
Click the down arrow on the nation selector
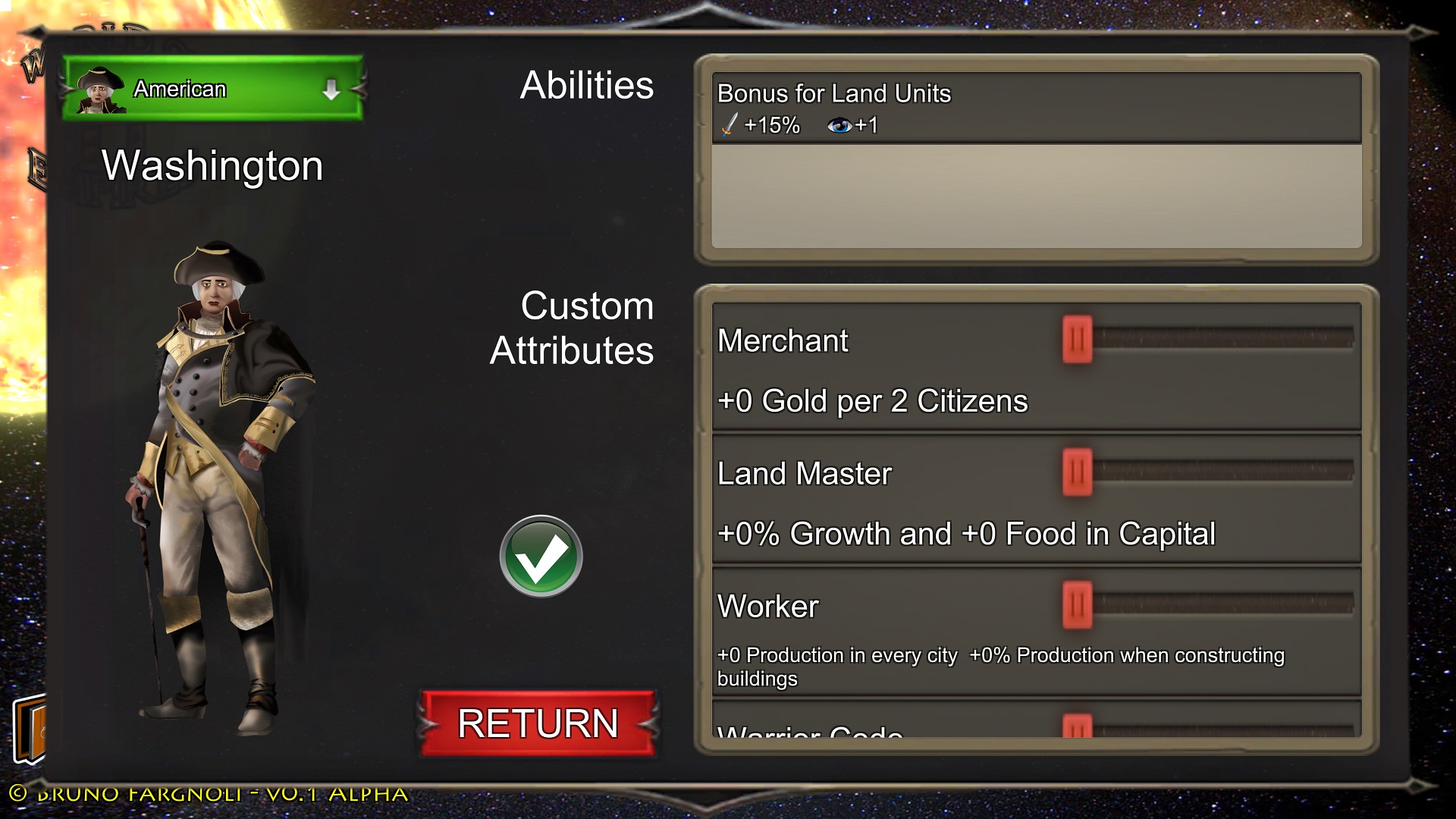point(332,89)
